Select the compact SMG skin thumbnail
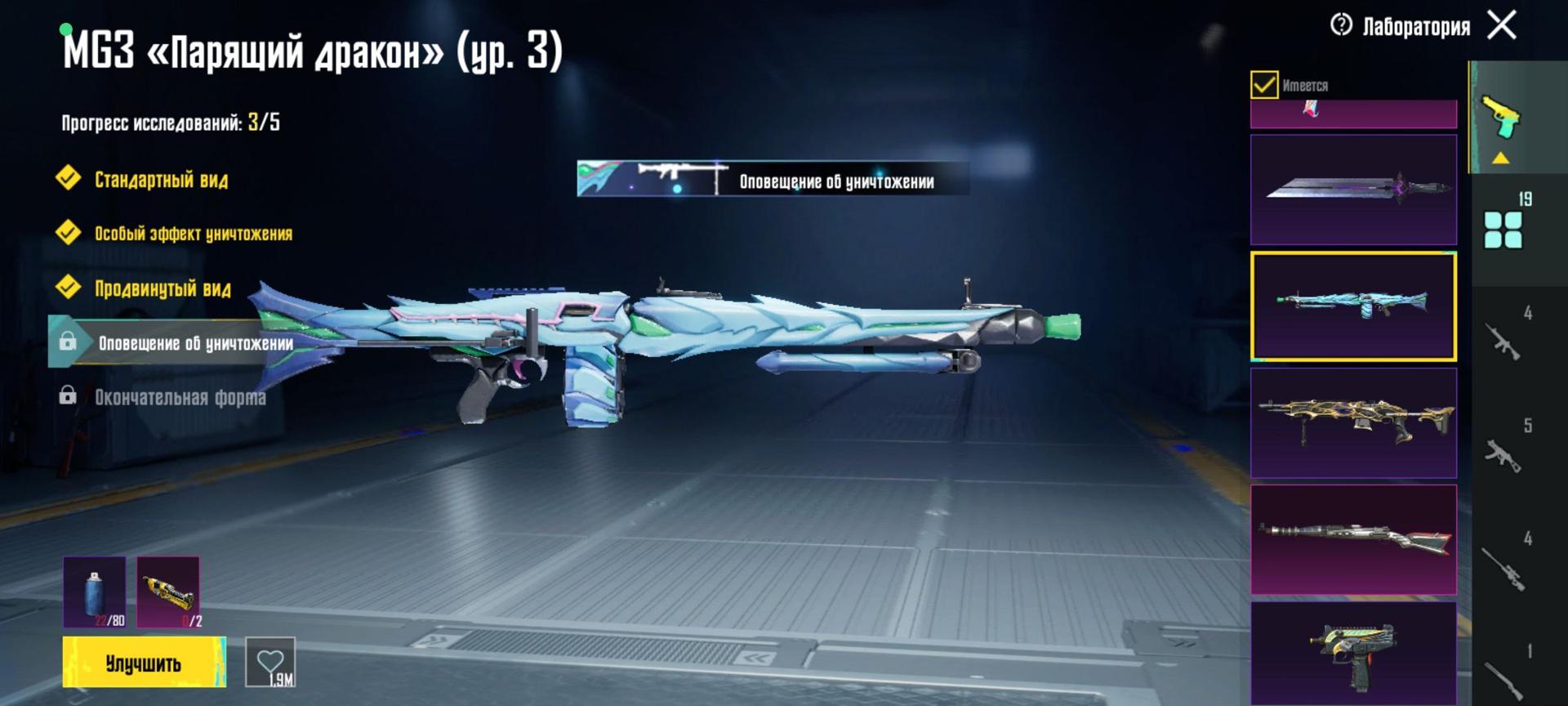The width and height of the screenshot is (1568, 706). coord(1353,652)
